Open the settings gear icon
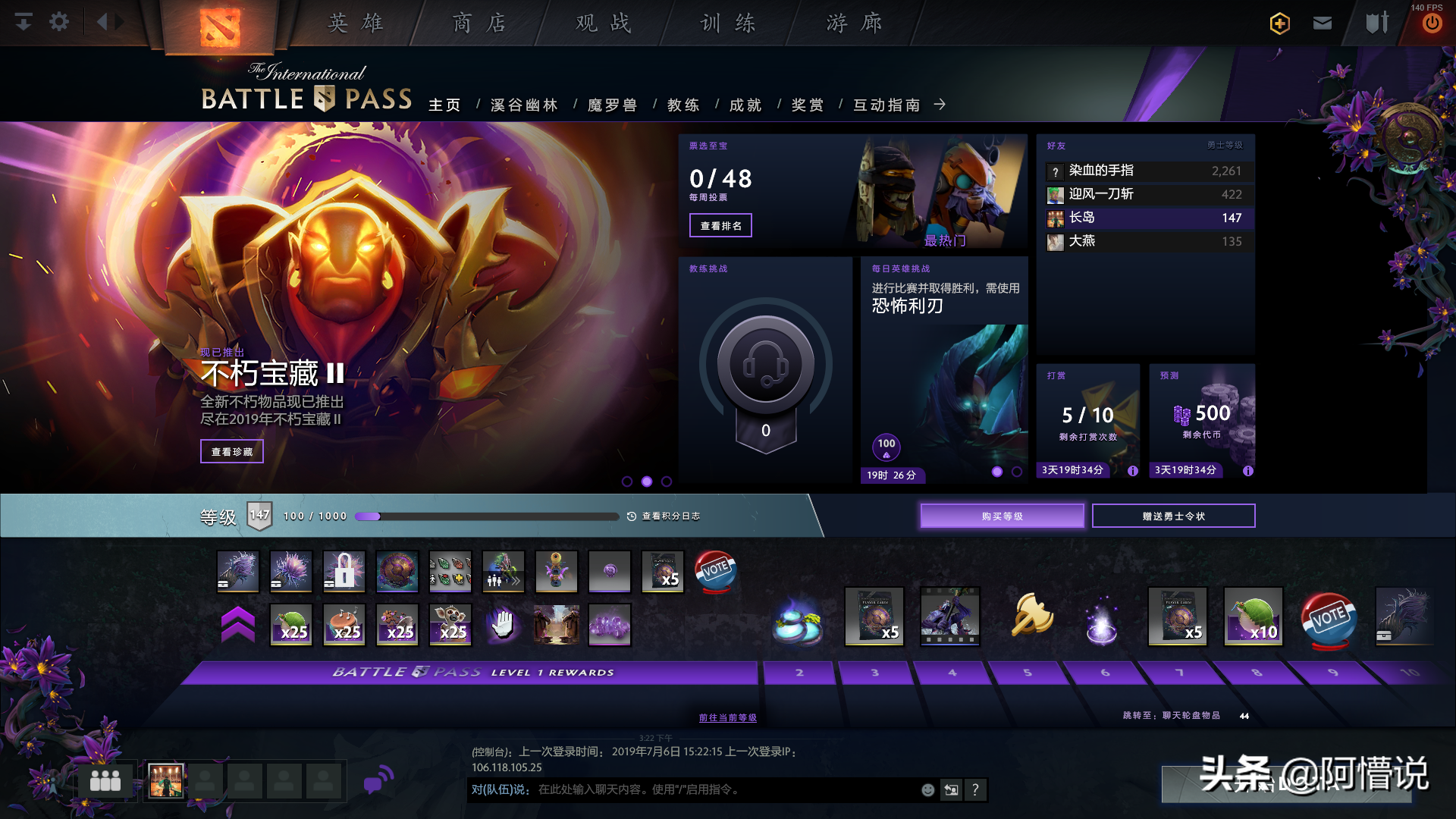 [x=59, y=22]
